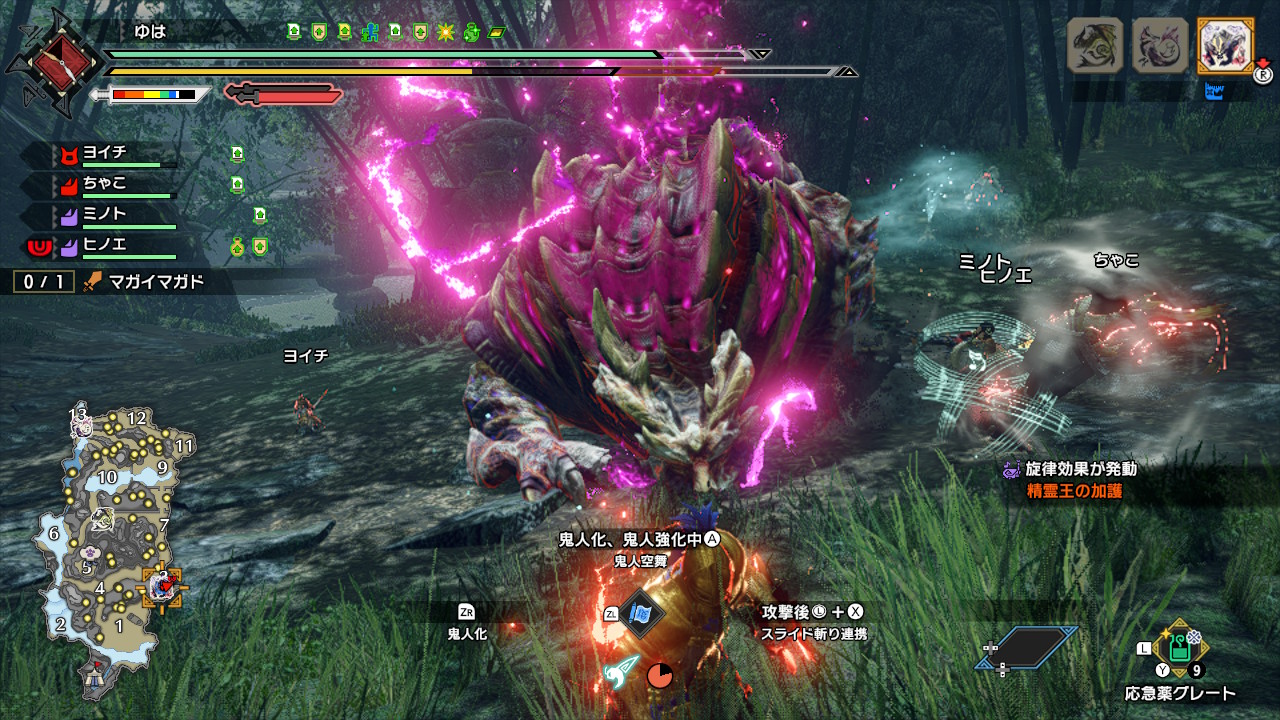
Task: Select party member ヒノエ in the list
Action: point(104,244)
